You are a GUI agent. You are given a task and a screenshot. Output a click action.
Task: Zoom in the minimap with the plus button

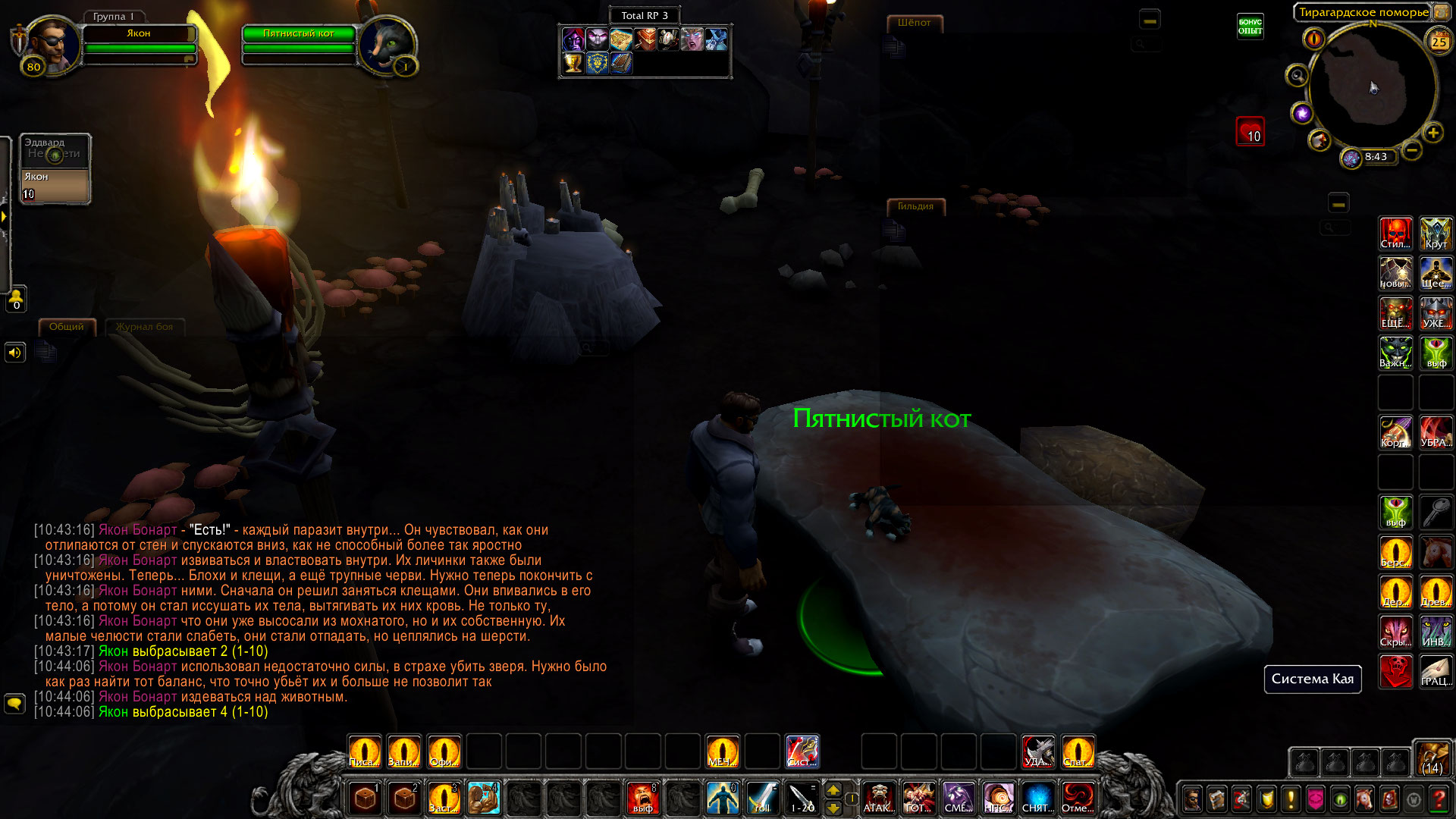[1432, 133]
